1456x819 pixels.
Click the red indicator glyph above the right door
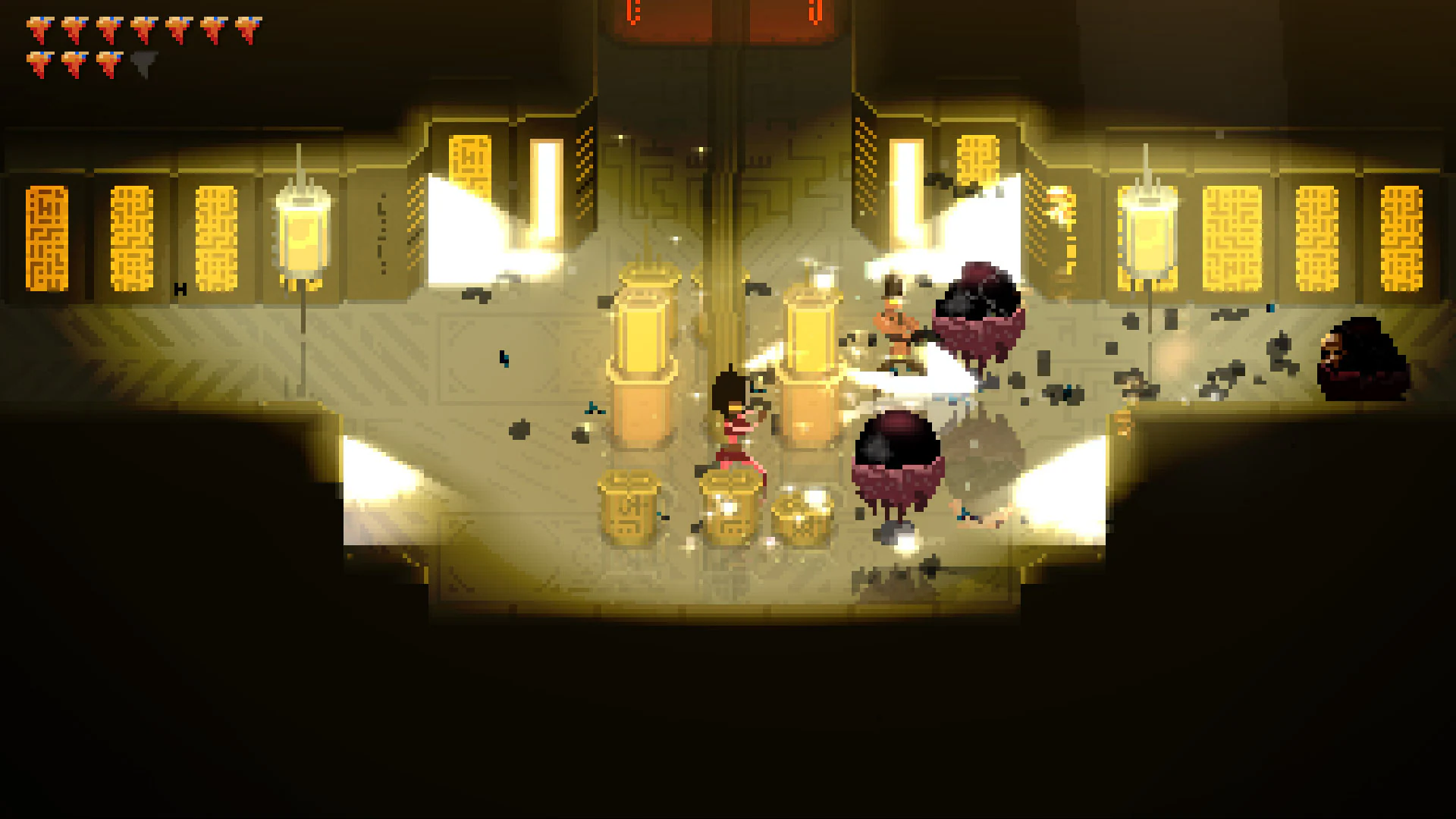point(814,11)
